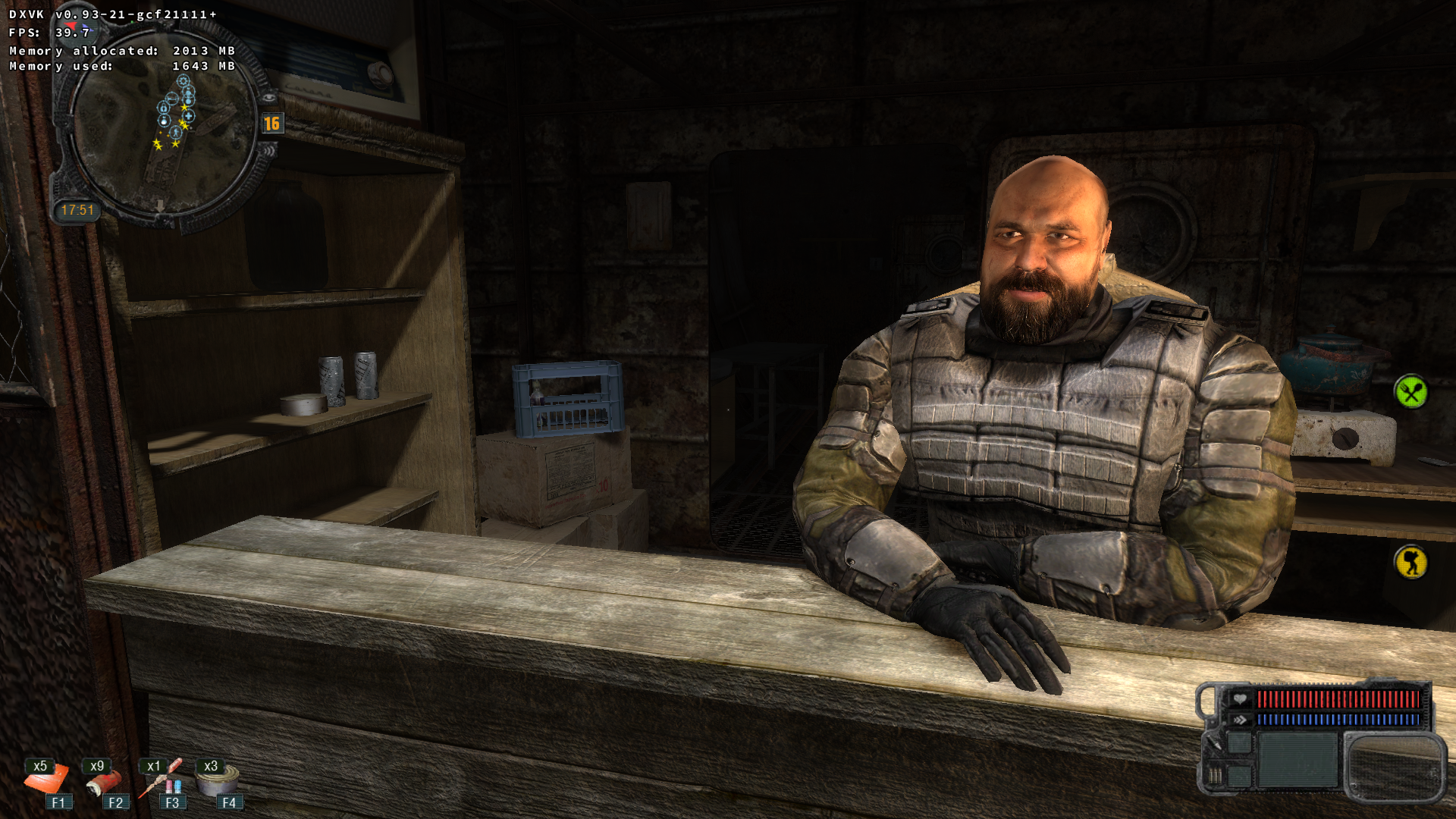1456x819 pixels.
Task: Open the orange contact counter labeled 16
Action: point(272,122)
